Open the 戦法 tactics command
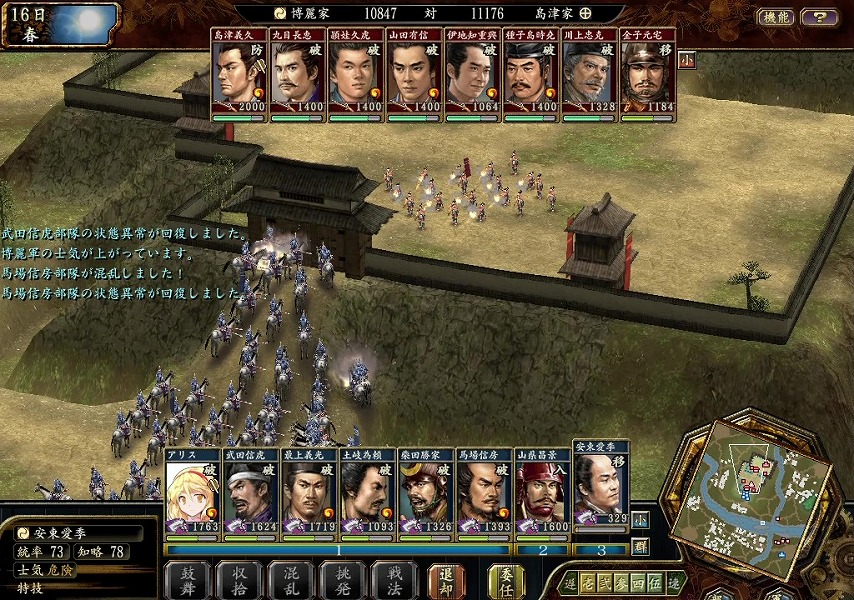 pyautogui.click(x=395, y=581)
